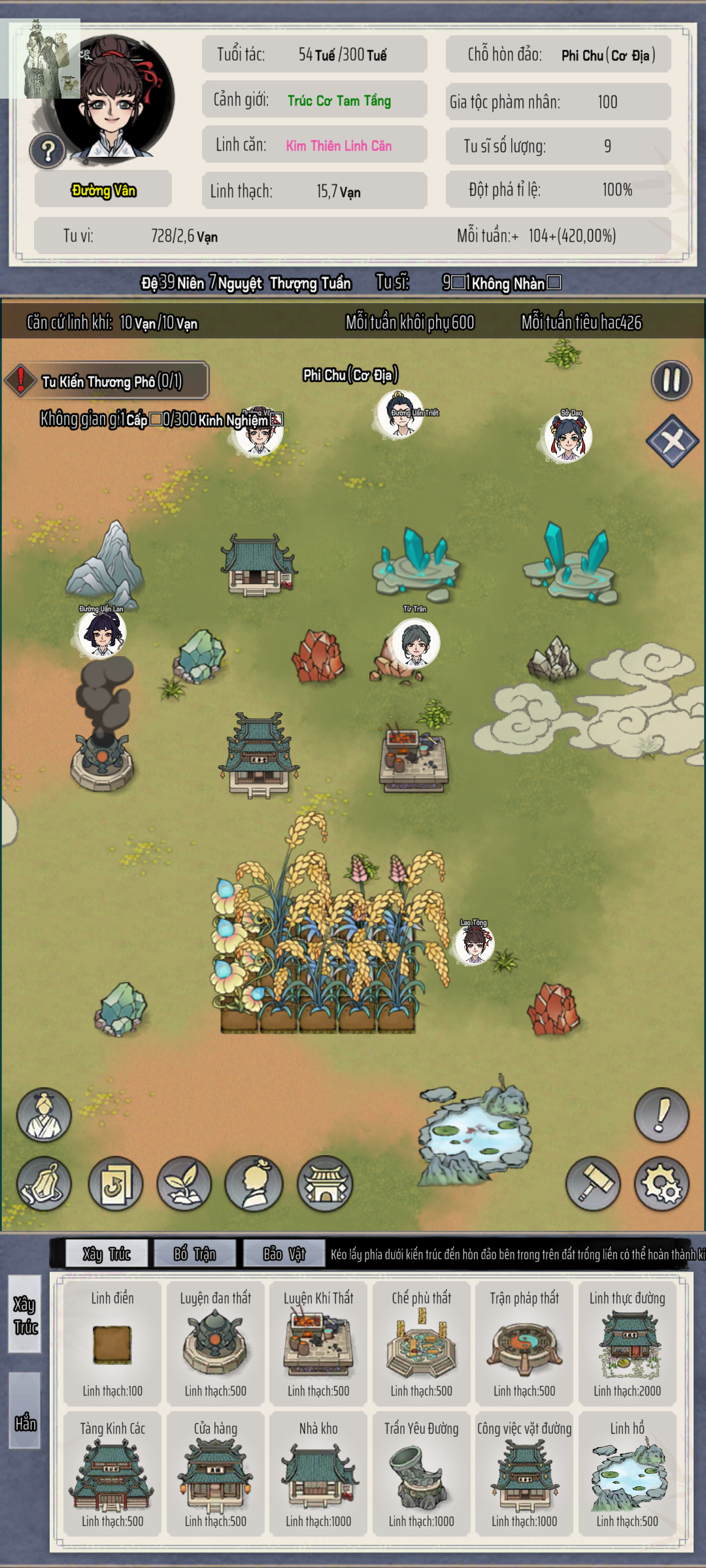Open the gear settings button
This screenshot has height=1568, width=706.
(x=662, y=1184)
